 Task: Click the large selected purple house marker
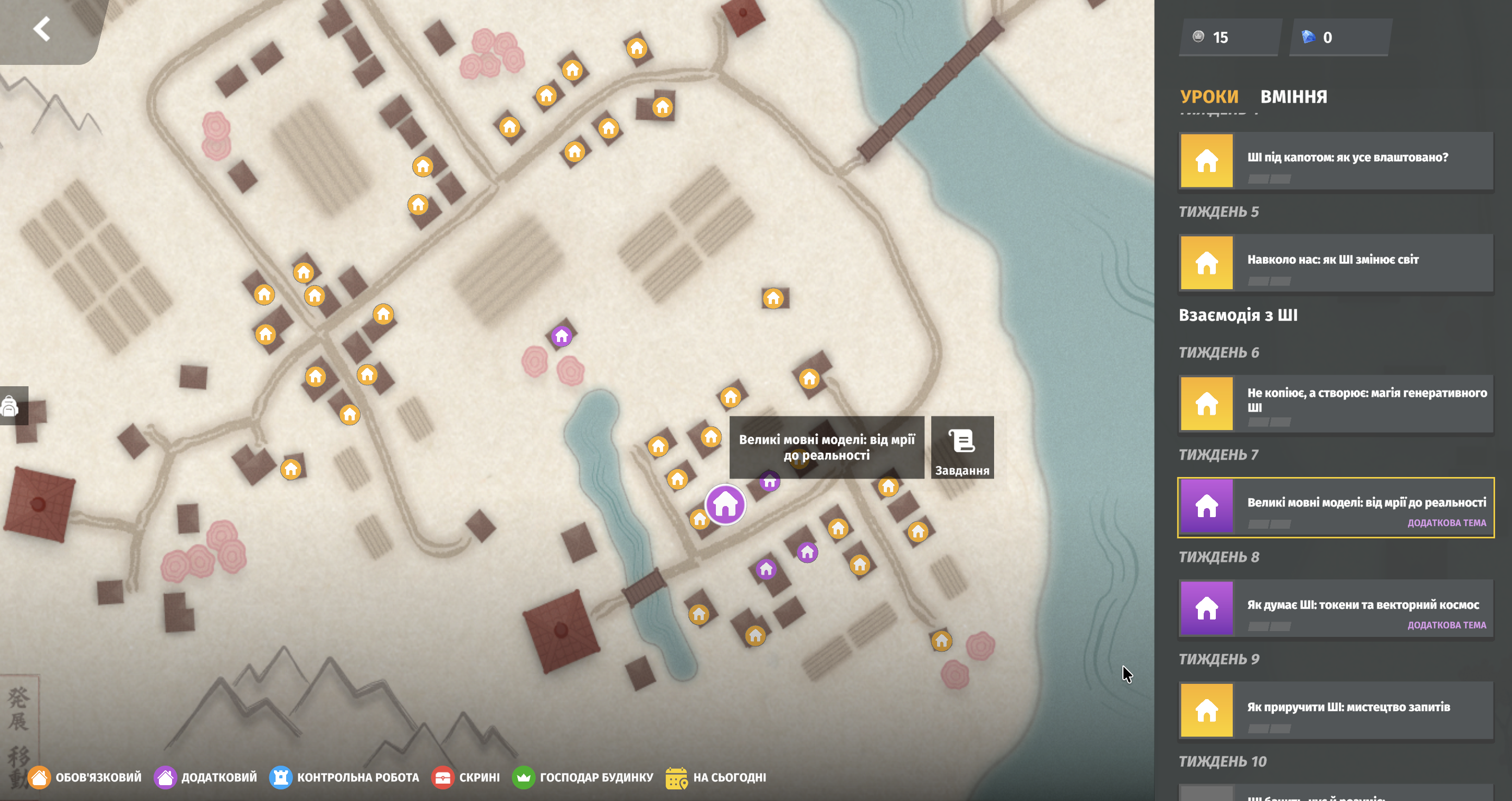pyautogui.click(x=725, y=504)
